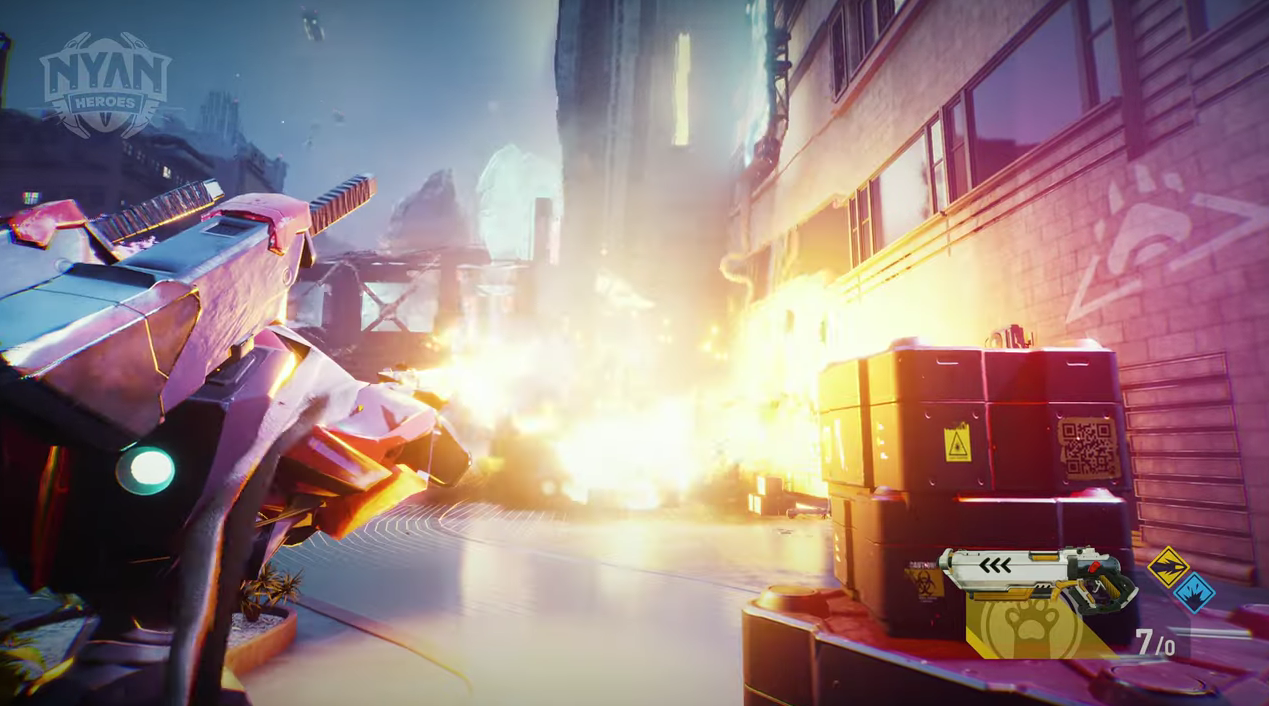Screen dimensions: 1269x706
Task: Click the Nyan Heroes logo watermark
Action: click(x=105, y=82)
